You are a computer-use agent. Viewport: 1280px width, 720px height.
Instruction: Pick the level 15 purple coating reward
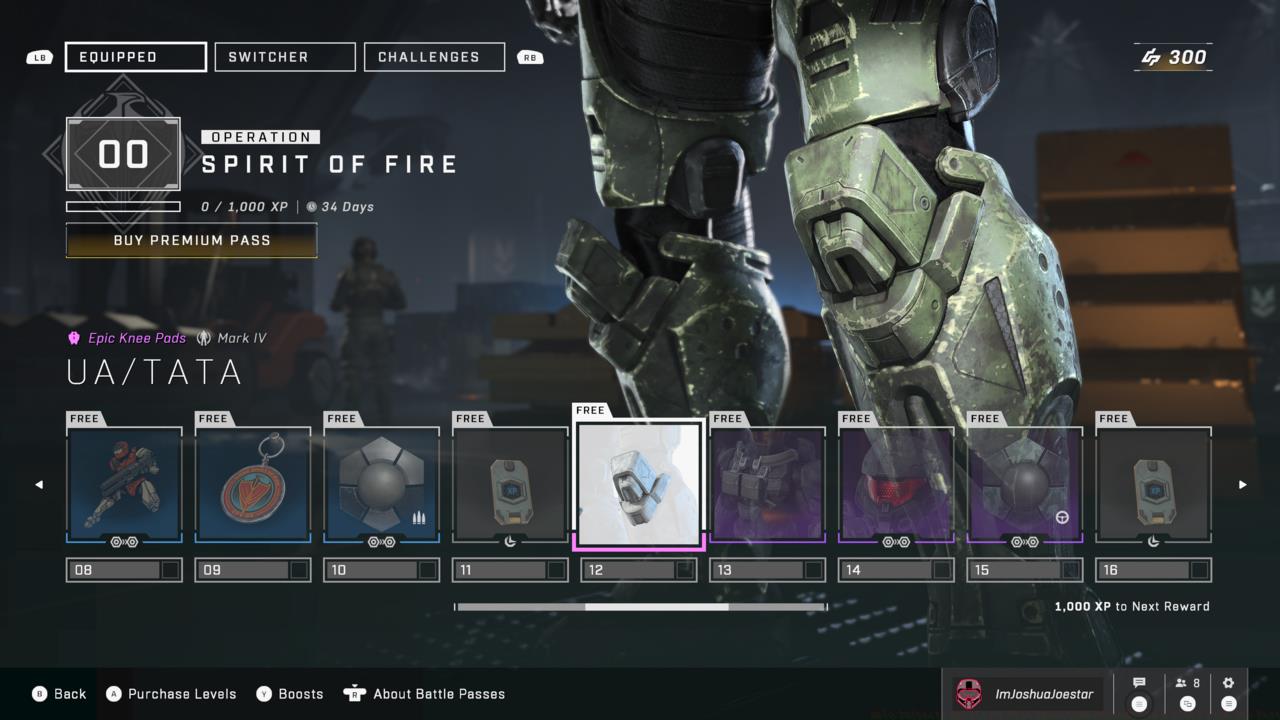coord(1025,485)
